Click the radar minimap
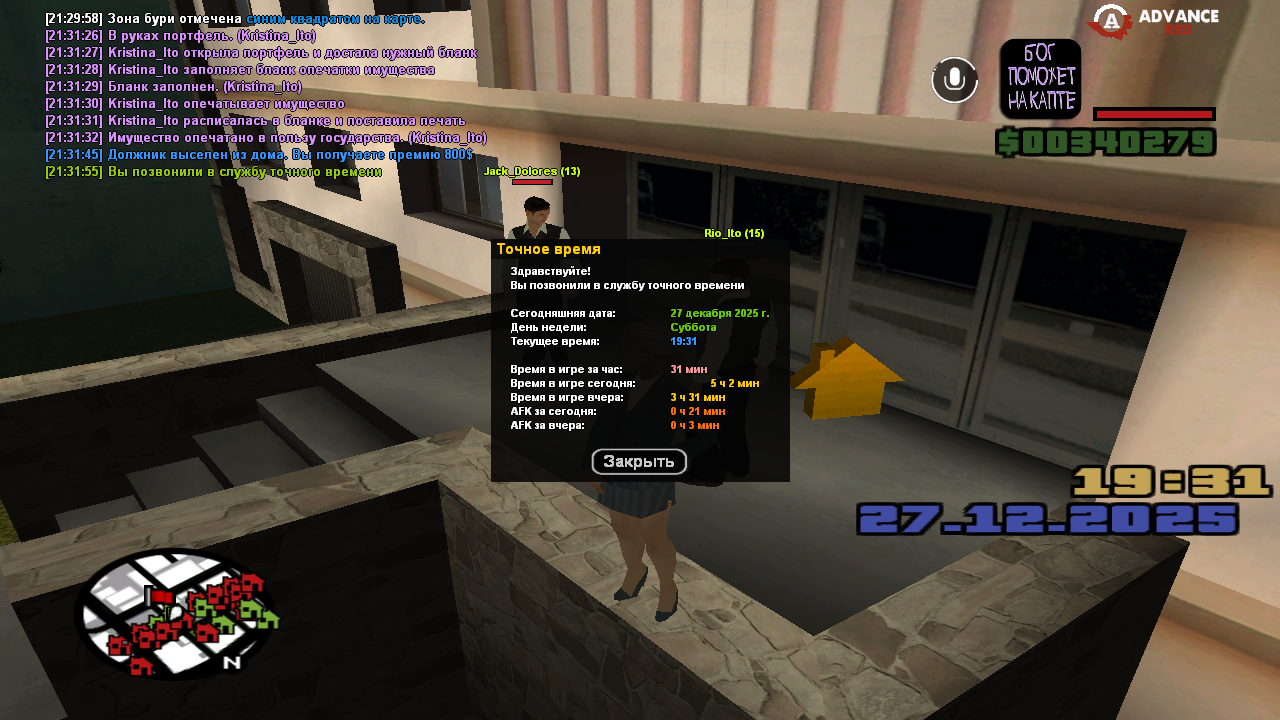This screenshot has width=1280, height=720. tap(175, 614)
